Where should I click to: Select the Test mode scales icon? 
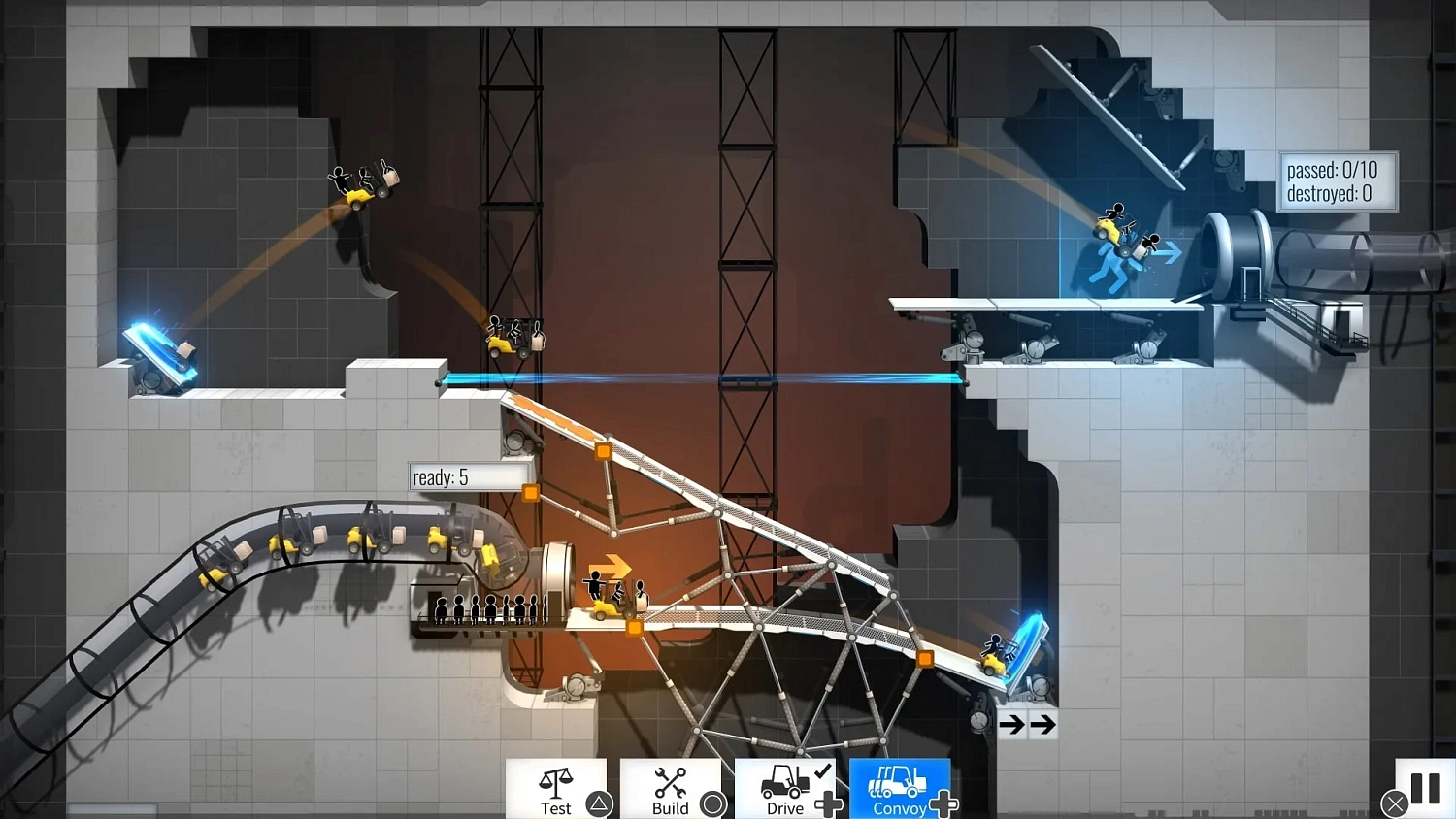tap(556, 780)
